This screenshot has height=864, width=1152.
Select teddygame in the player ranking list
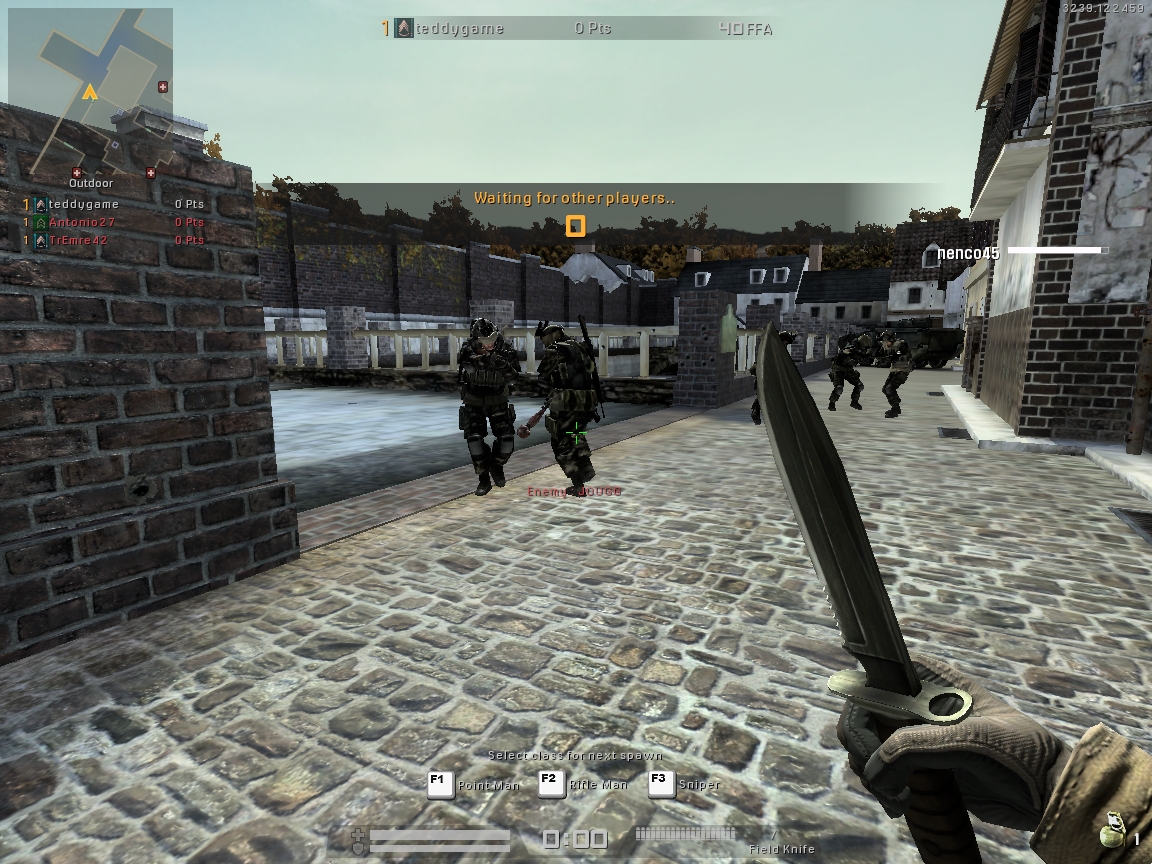(x=83, y=204)
